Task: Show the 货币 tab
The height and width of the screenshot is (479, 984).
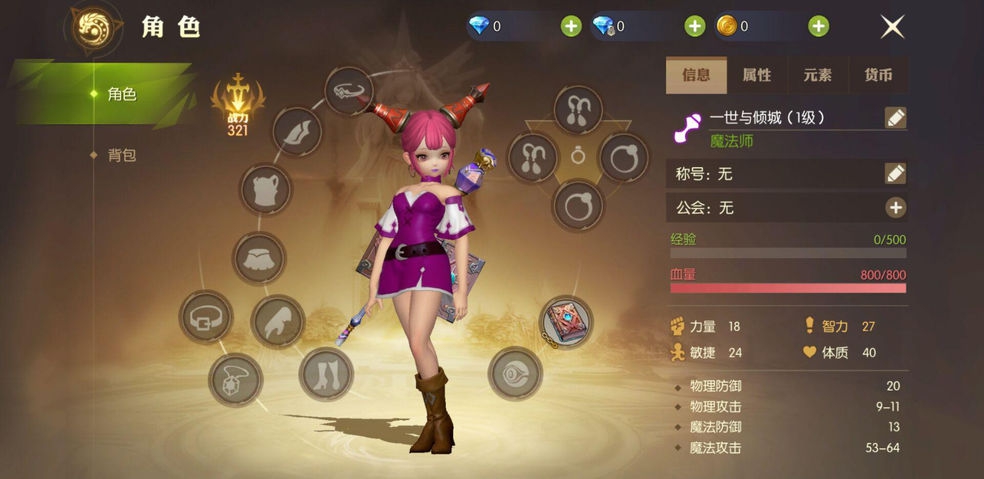Action: click(878, 75)
